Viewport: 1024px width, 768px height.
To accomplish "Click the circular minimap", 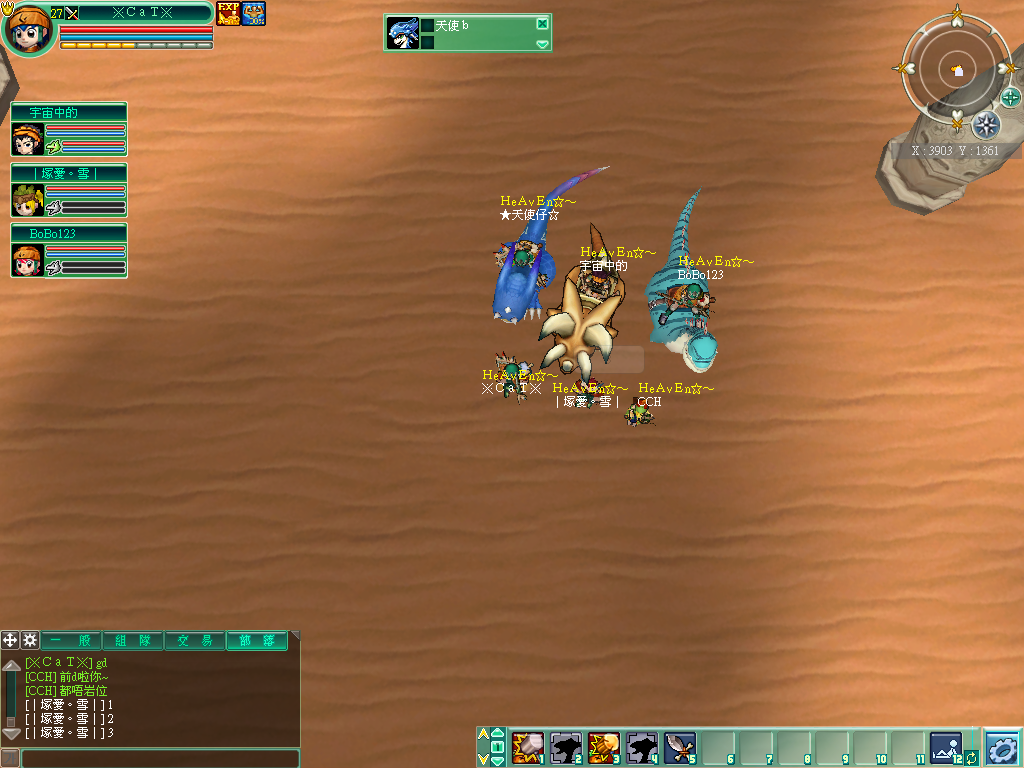I will pyautogui.click(x=956, y=70).
